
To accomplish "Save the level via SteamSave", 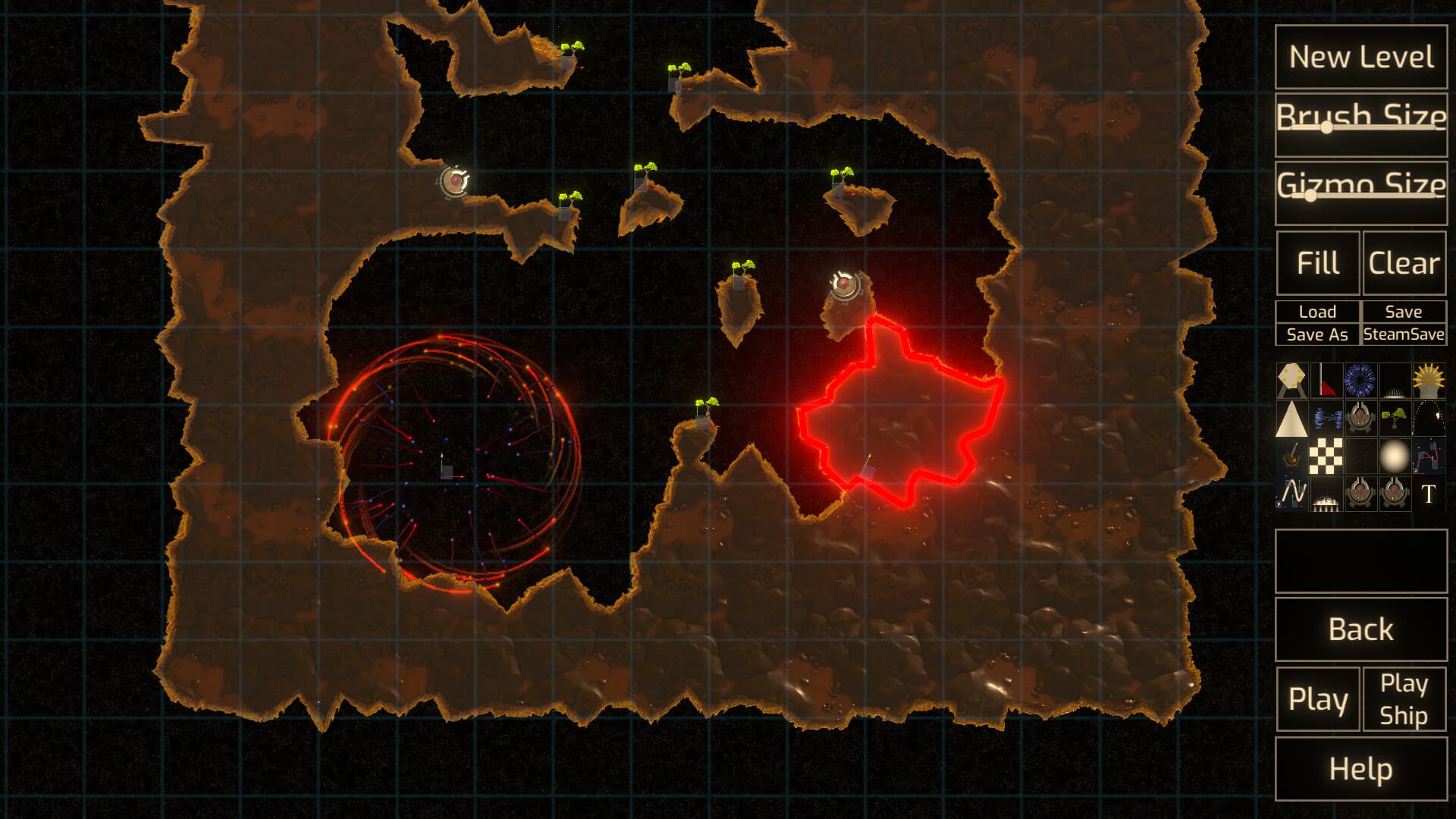I will (x=1403, y=334).
